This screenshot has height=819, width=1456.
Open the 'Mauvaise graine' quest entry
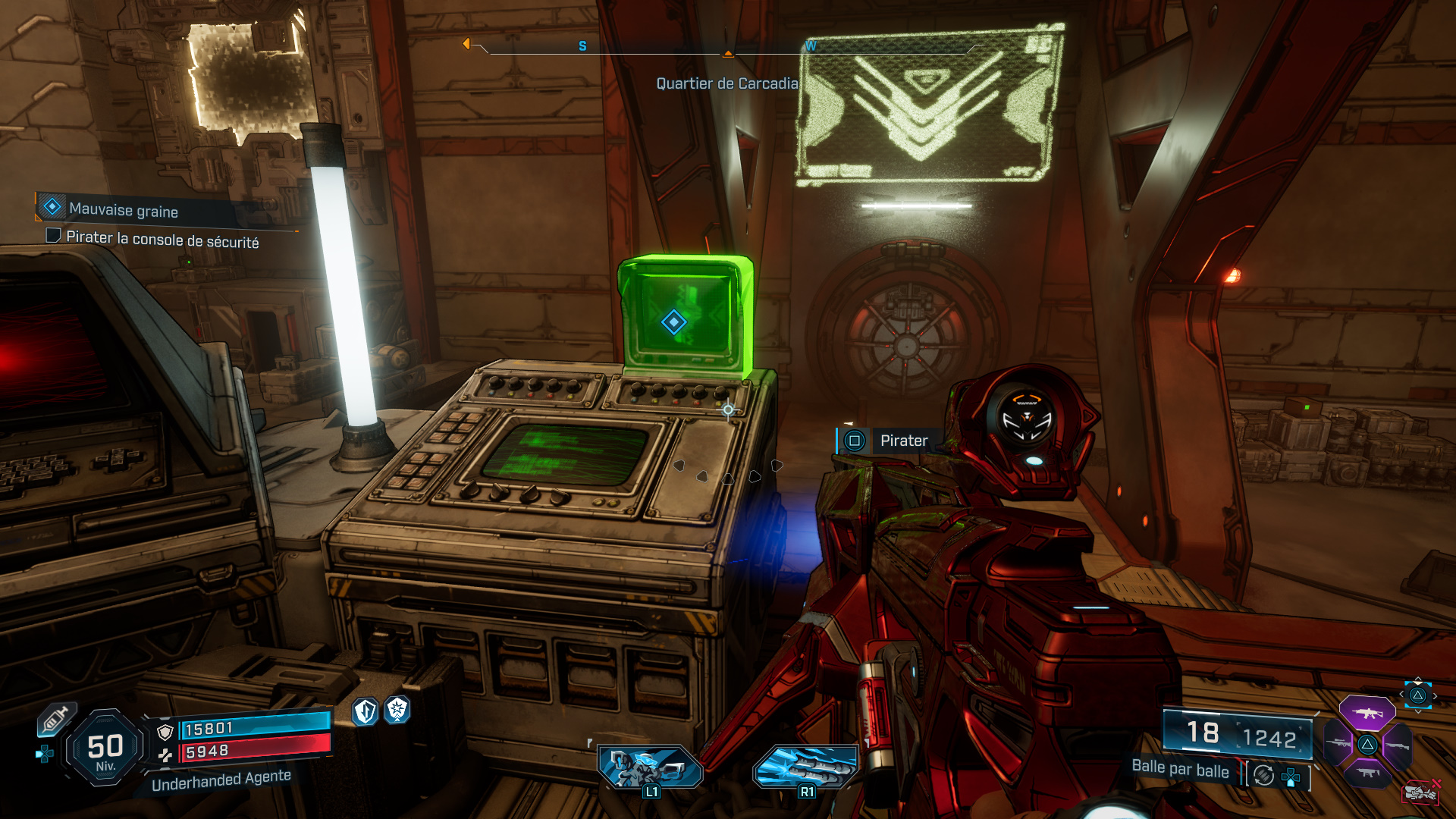pyautogui.click(x=124, y=211)
